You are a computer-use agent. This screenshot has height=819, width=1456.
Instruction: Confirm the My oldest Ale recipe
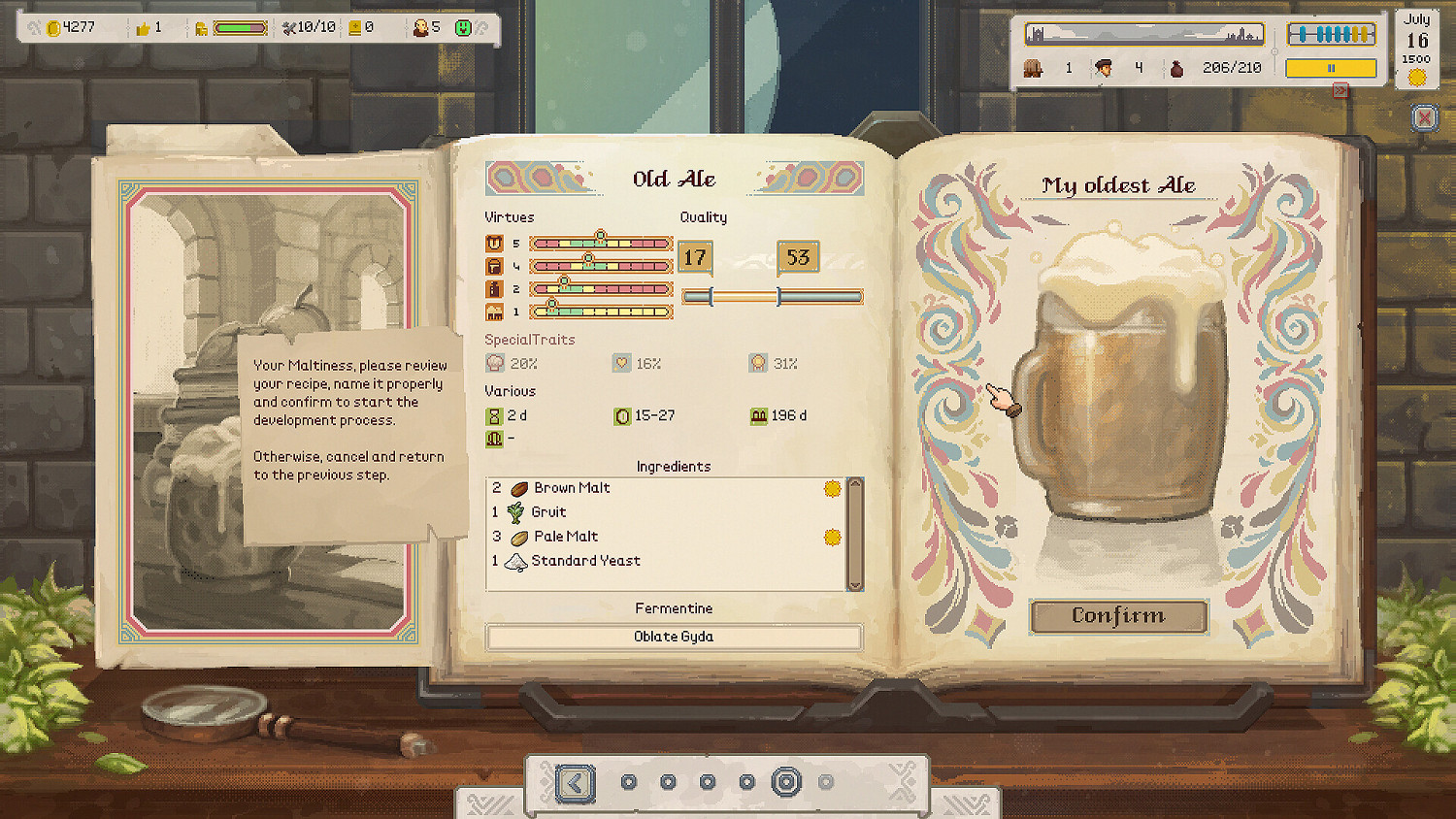click(1118, 616)
